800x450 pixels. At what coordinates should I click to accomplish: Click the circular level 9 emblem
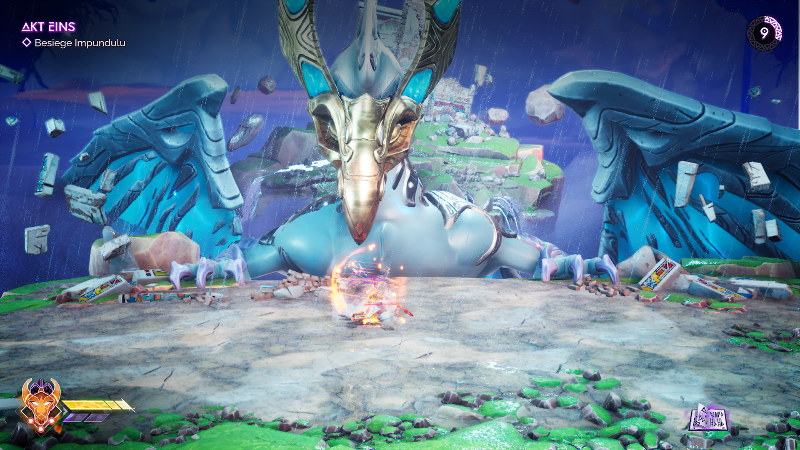(765, 33)
